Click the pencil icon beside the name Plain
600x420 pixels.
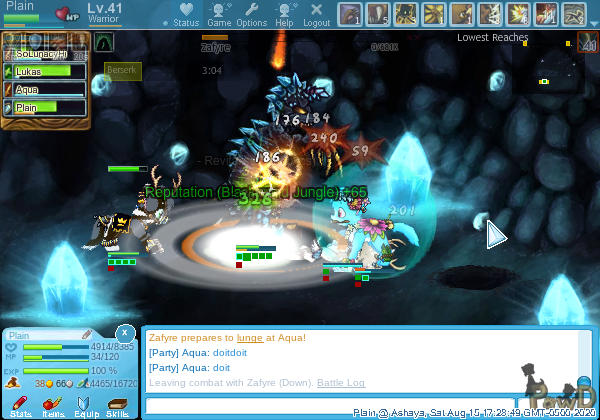click(87, 334)
